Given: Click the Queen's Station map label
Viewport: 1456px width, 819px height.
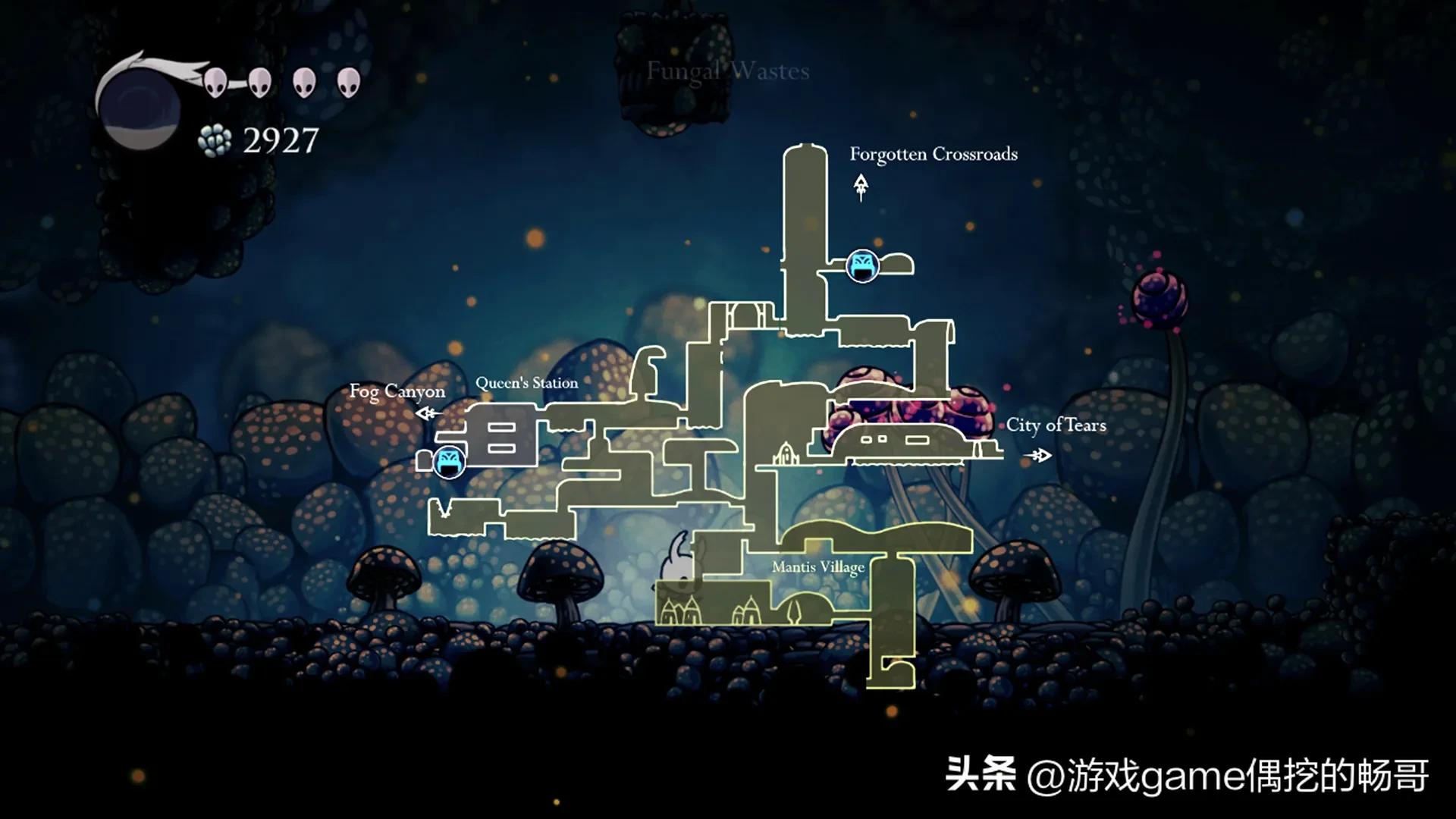Looking at the screenshot, I should pyautogui.click(x=526, y=384).
